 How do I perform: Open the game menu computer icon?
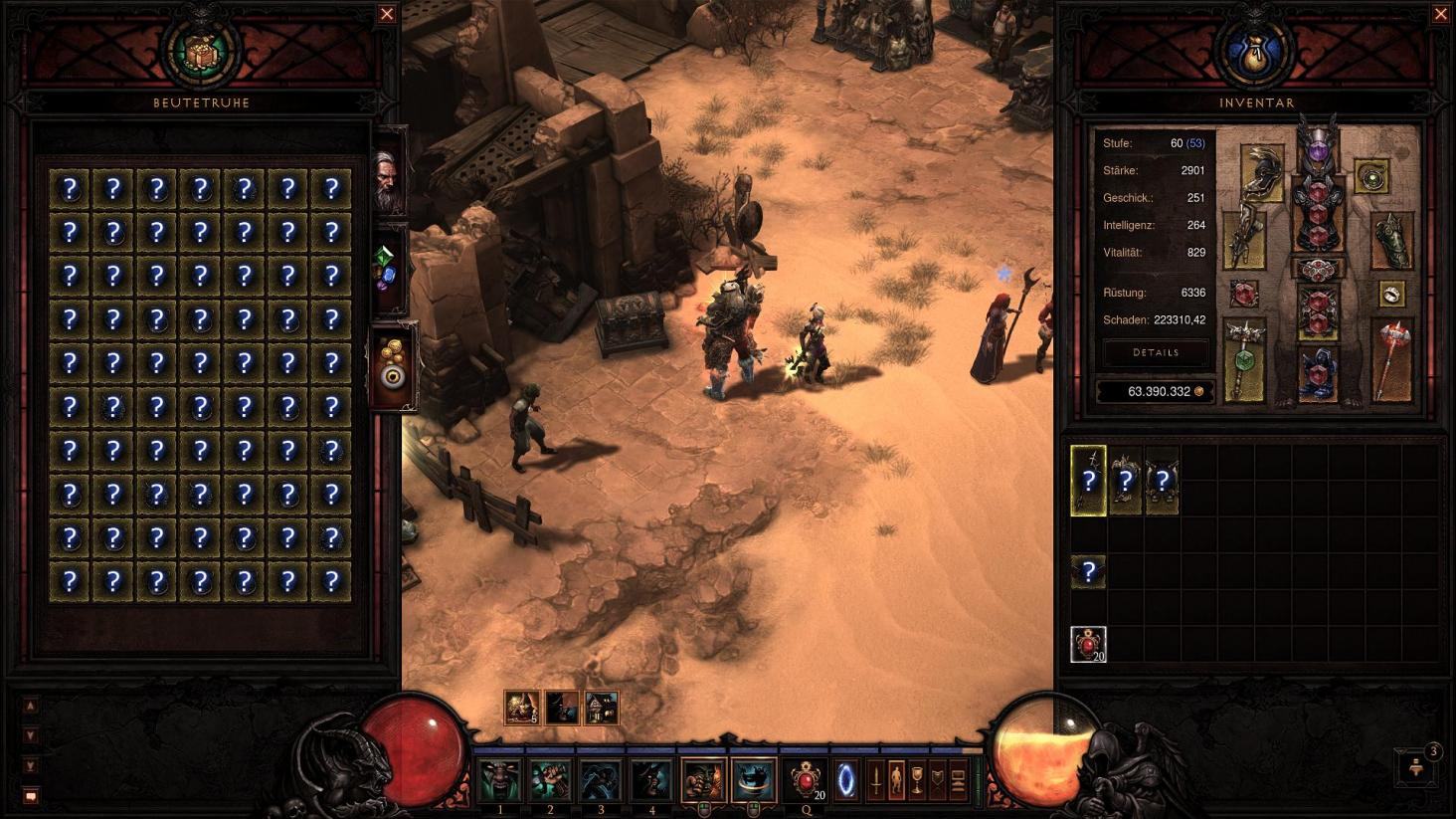958,780
